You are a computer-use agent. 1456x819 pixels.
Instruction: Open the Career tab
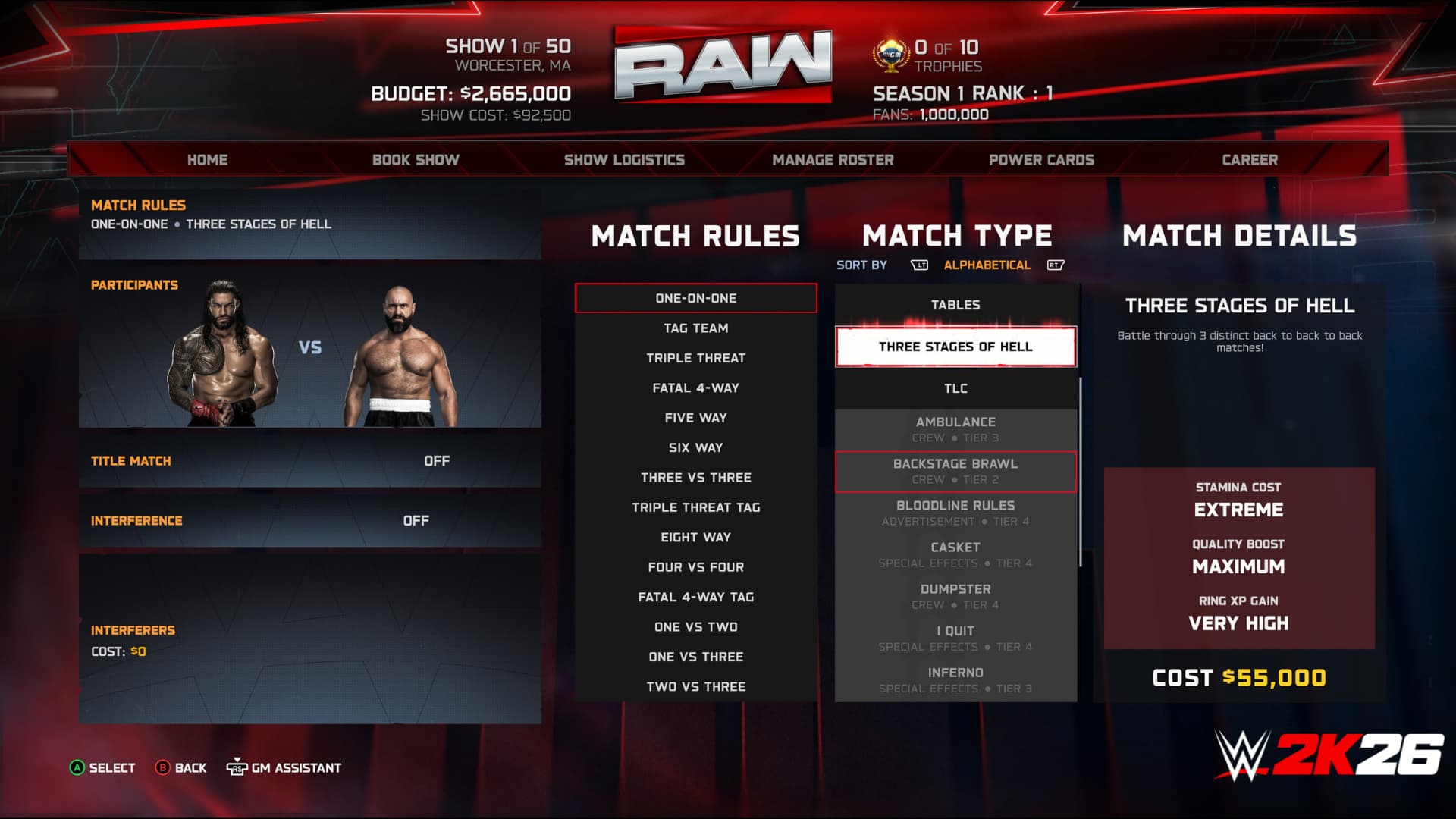pyautogui.click(x=1250, y=160)
